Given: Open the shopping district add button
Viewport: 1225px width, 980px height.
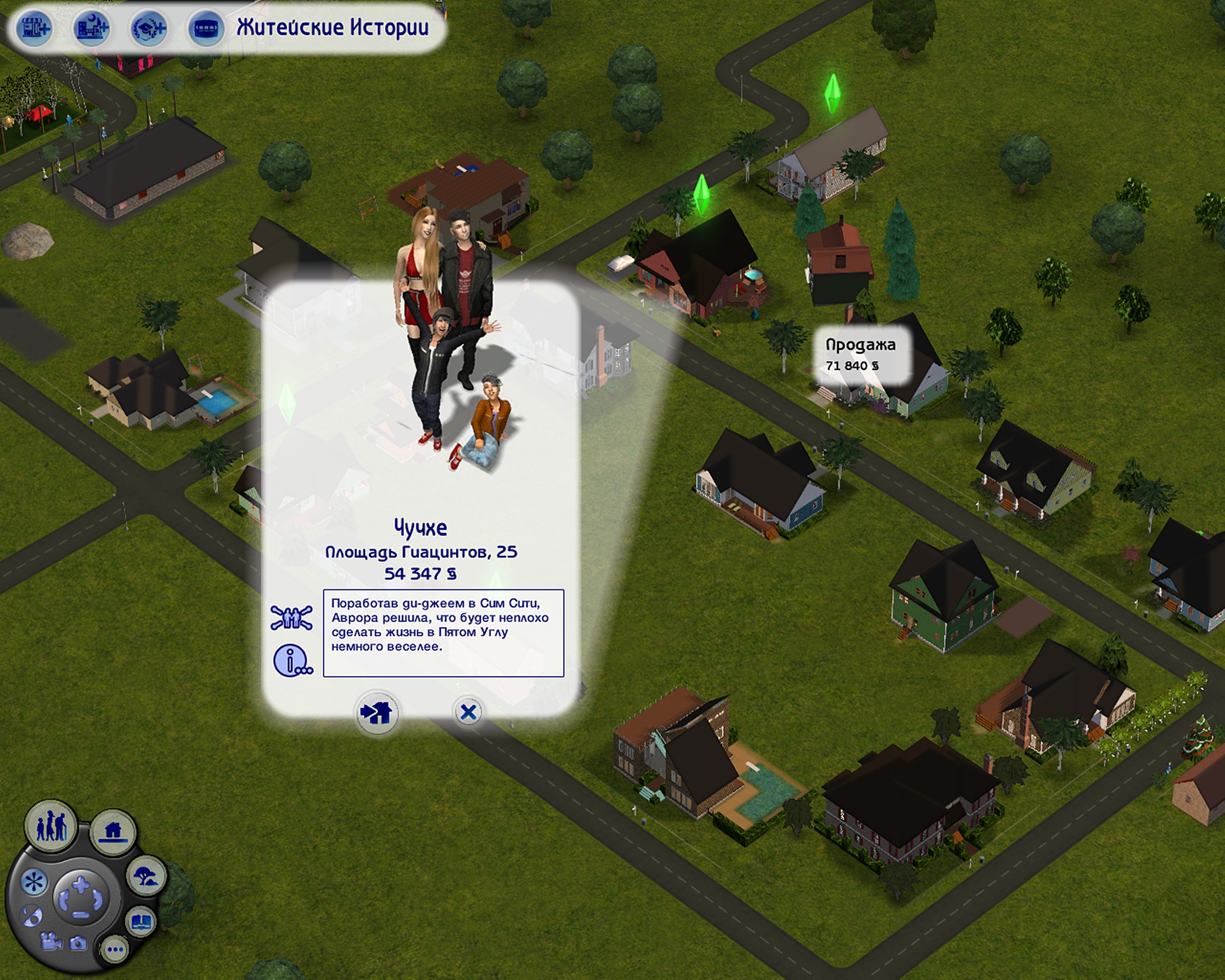Looking at the screenshot, I should tap(35, 28).
